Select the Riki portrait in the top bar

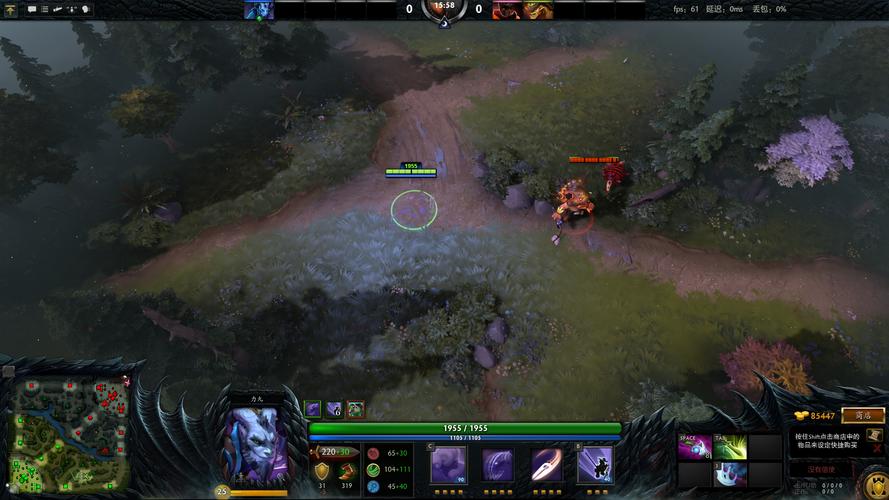click(259, 10)
